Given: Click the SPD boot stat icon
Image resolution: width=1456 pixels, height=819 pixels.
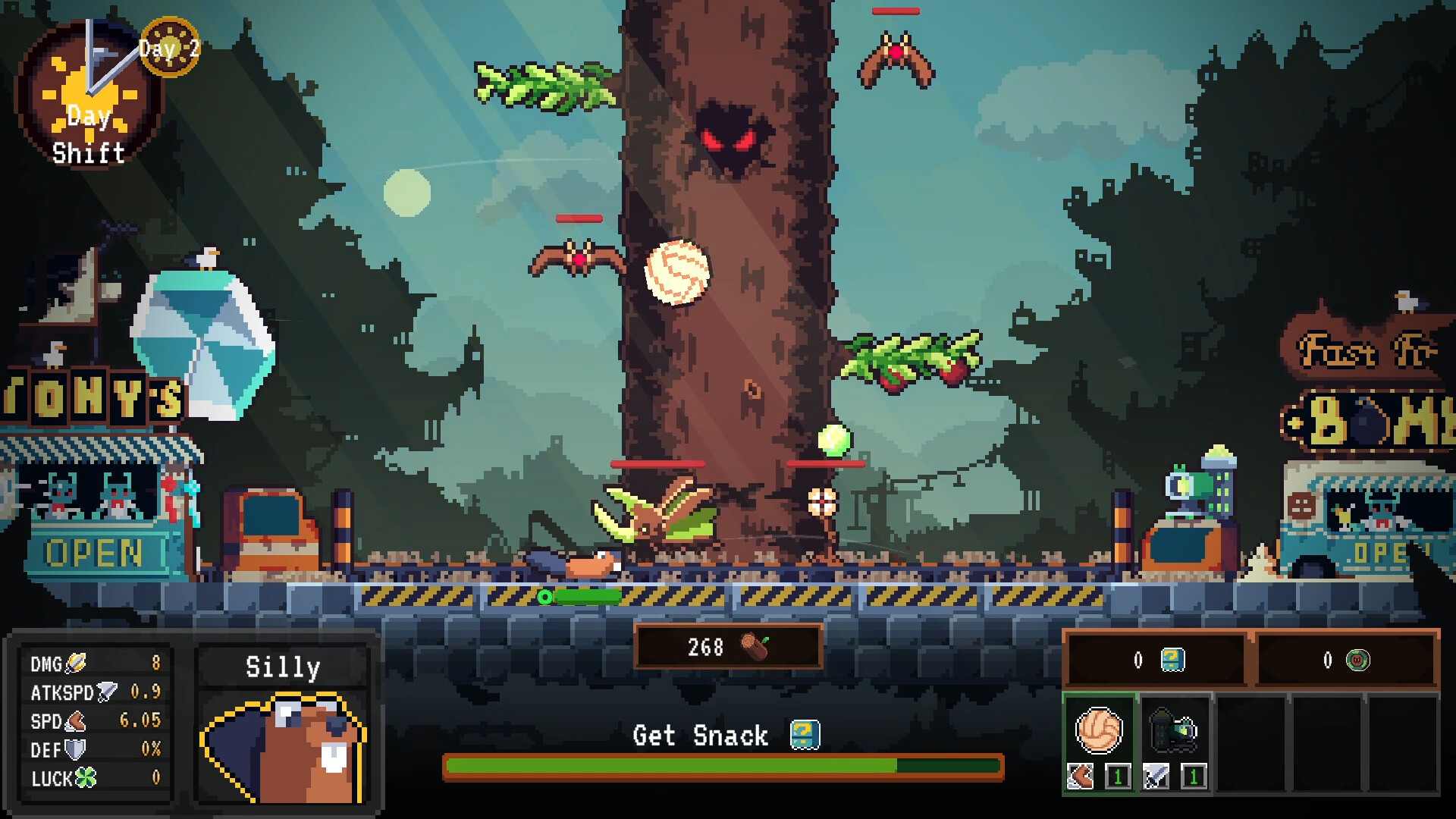Looking at the screenshot, I should [76, 722].
